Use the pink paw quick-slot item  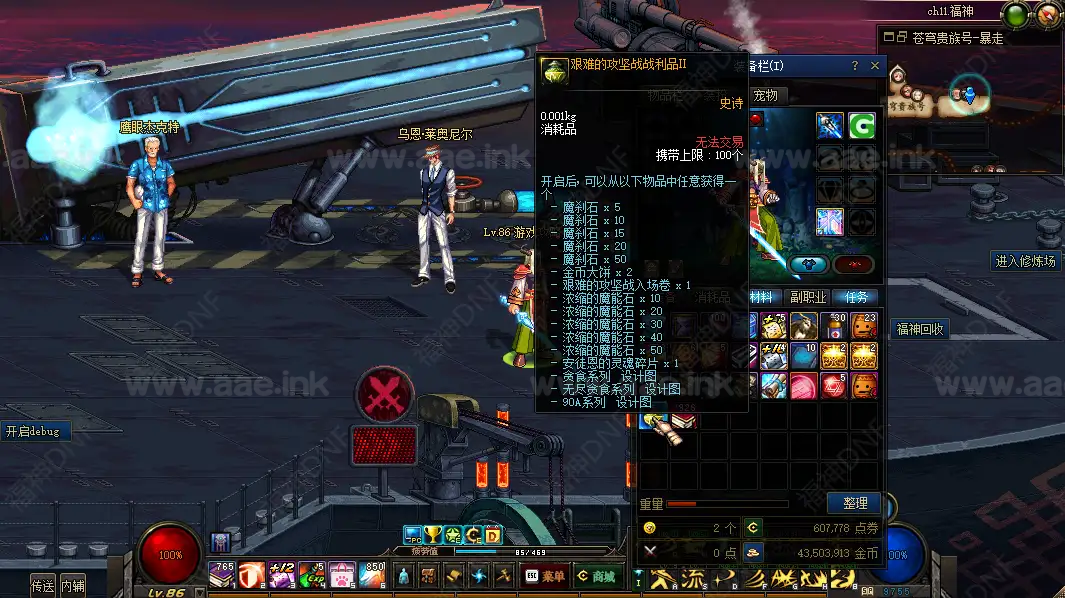click(342, 575)
